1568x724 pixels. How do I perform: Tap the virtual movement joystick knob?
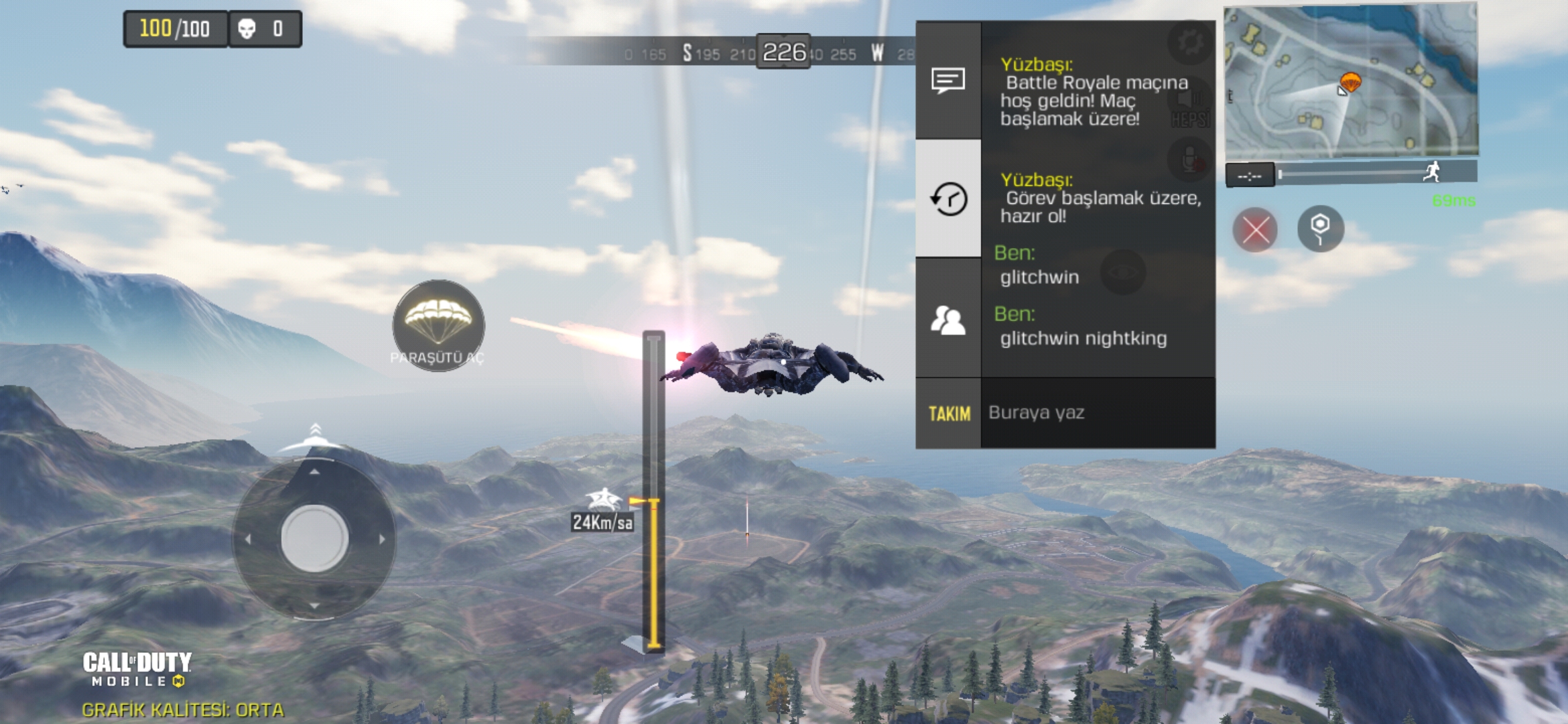tap(314, 538)
